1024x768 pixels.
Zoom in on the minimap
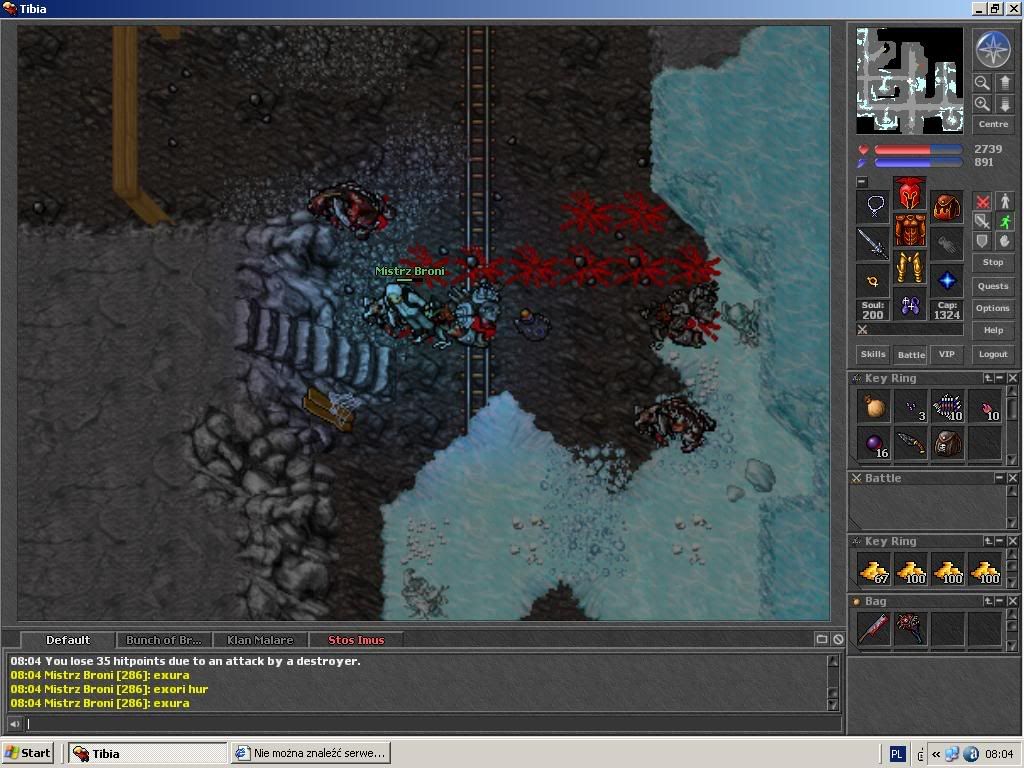pyautogui.click(x=982, y=104)
